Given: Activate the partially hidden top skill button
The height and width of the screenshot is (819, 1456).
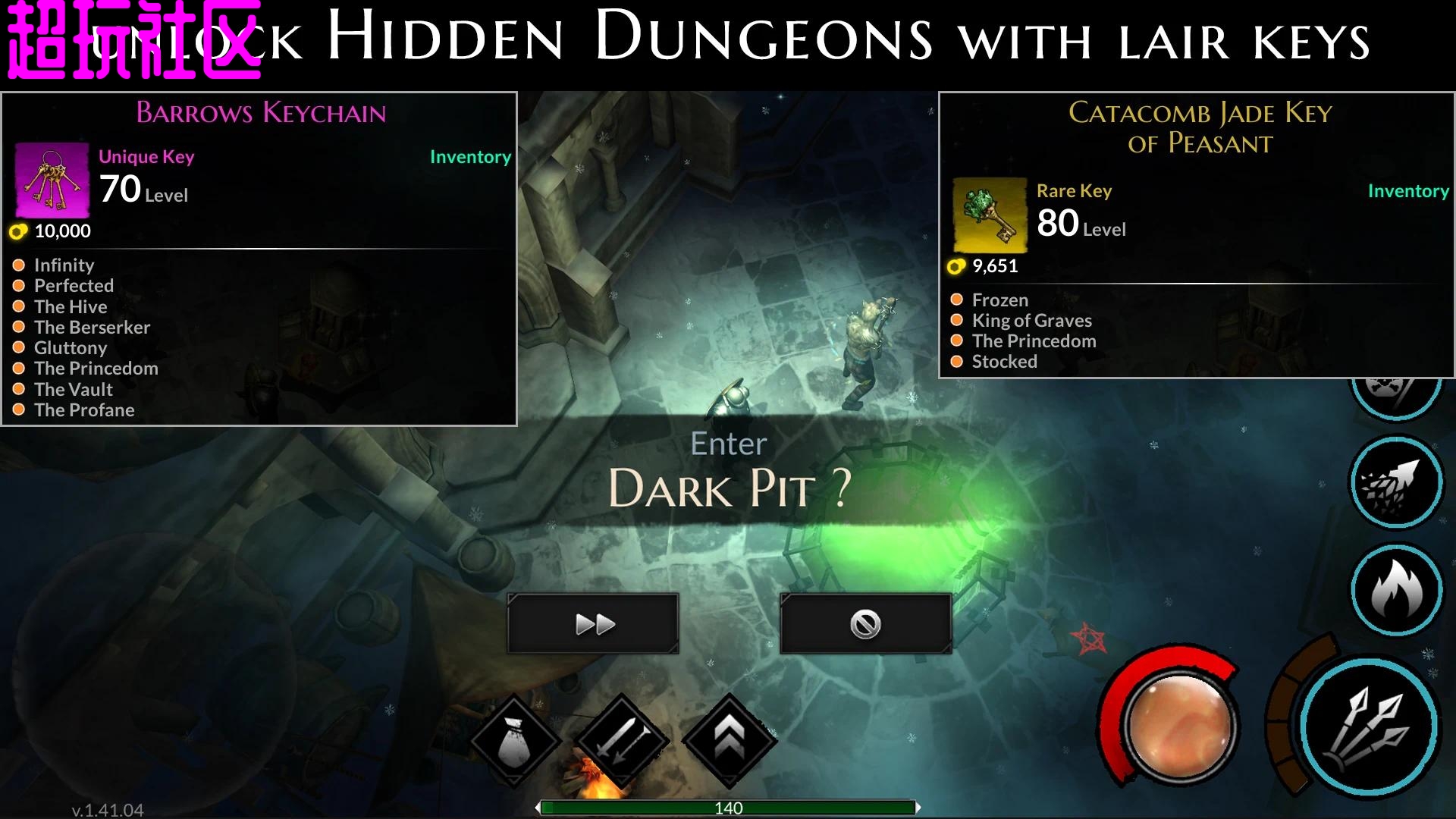Looking at the screenshot, I should point(1395,394).
